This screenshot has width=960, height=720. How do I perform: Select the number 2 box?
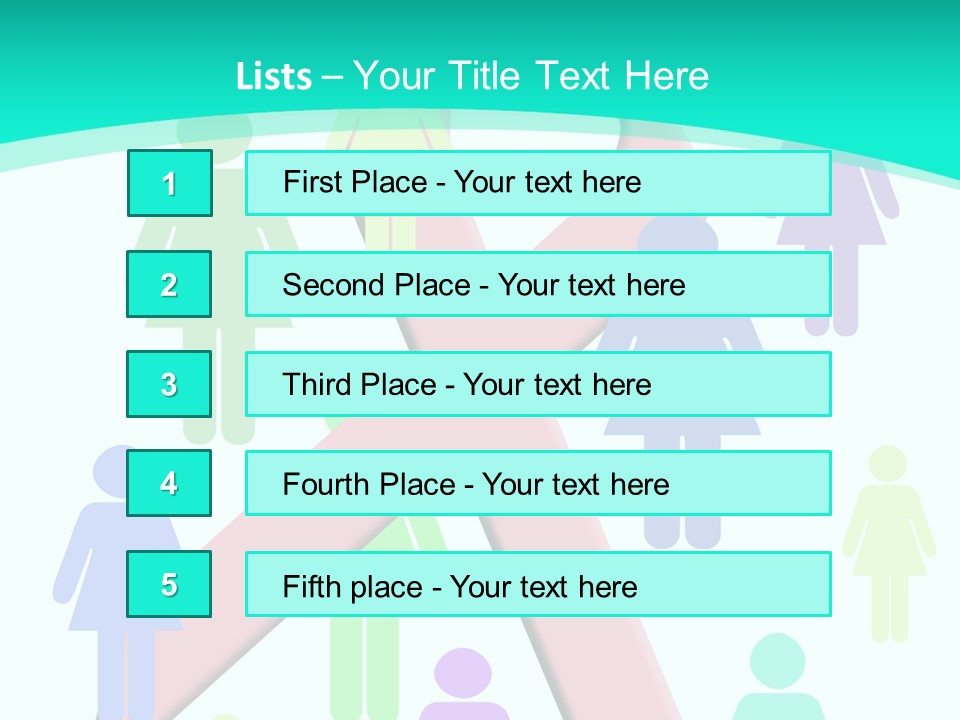click(169, 284)
